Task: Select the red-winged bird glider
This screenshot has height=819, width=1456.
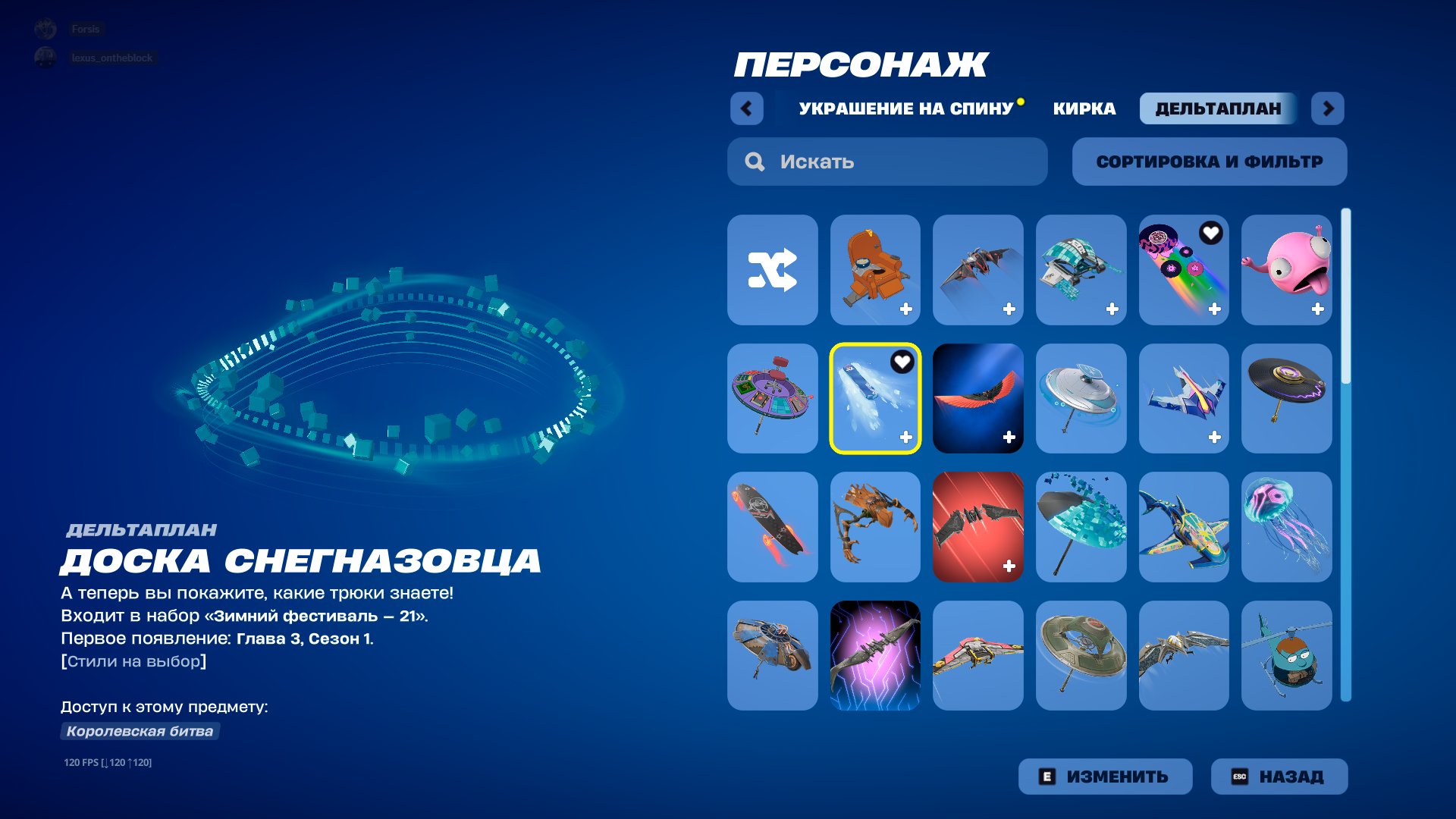Action: point(978,398)
